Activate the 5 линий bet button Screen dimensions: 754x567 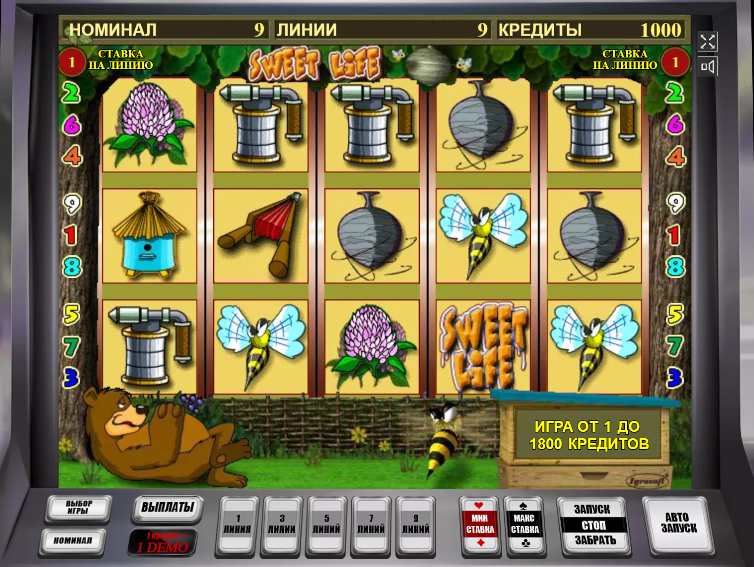coord(327,525)
